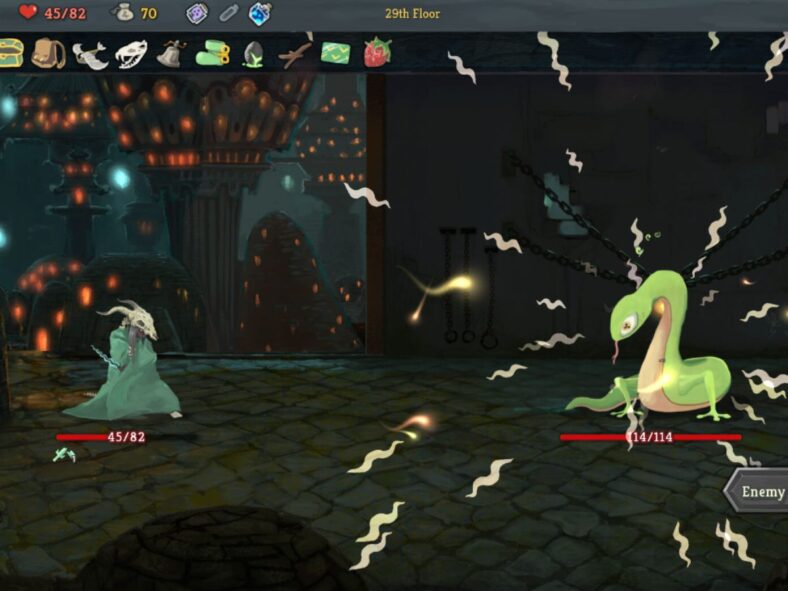Select the purple potion in the potion bar
Image resolution: width=788 pixels, height=591 pixels.
point(197,13)
